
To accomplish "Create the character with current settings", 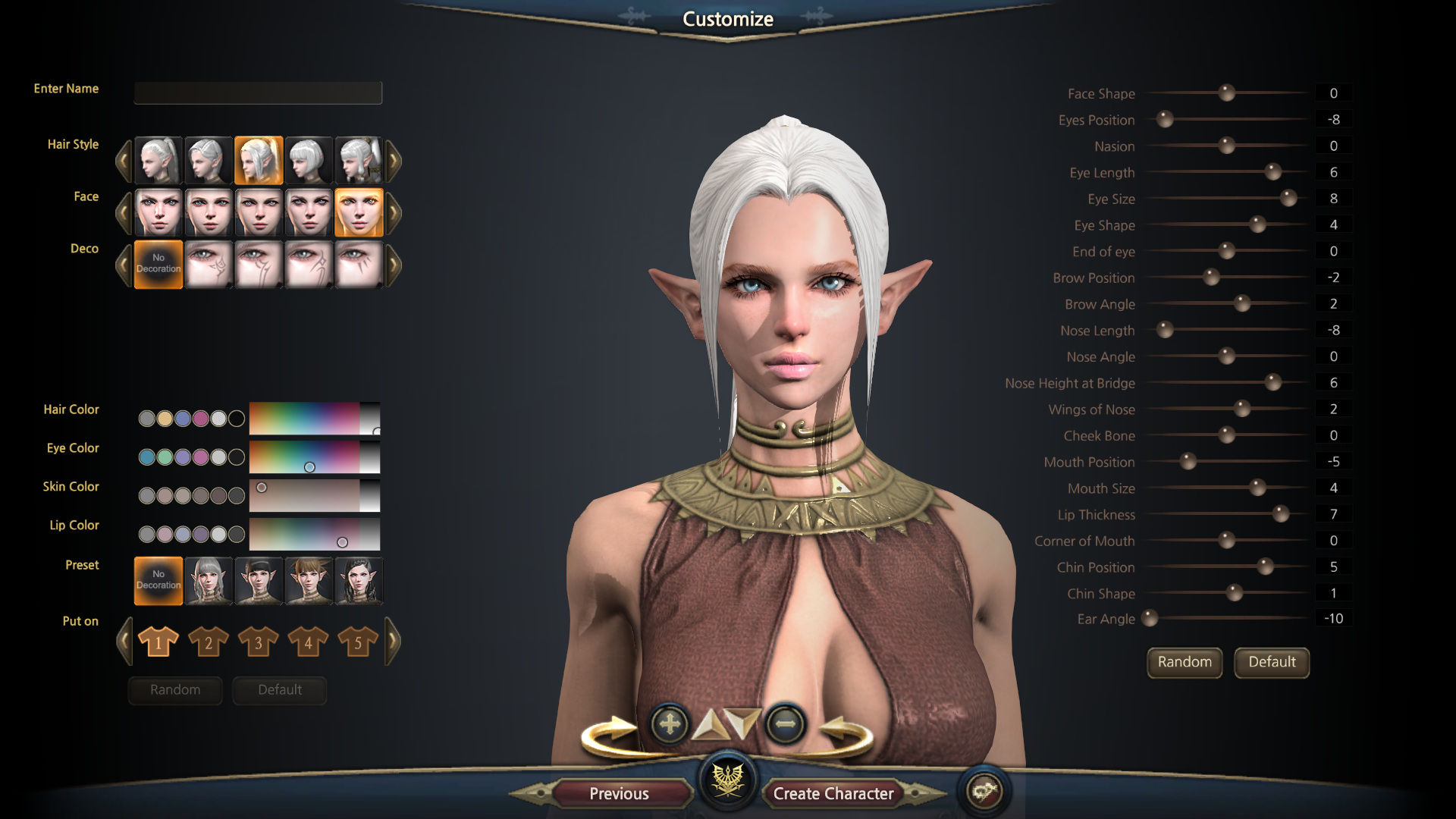I will pos(833,793).
